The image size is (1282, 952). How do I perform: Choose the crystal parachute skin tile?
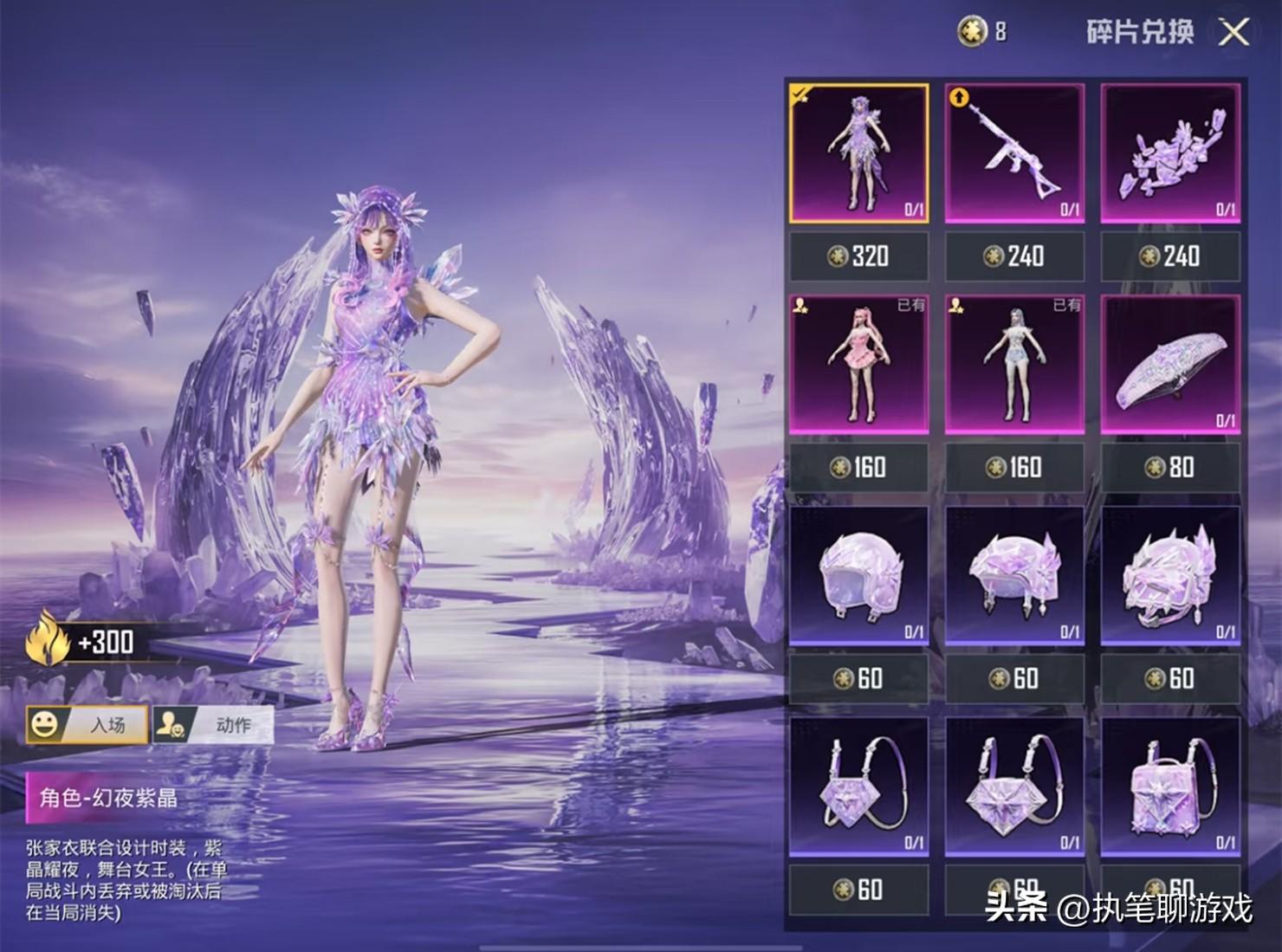coord(1170,364)
